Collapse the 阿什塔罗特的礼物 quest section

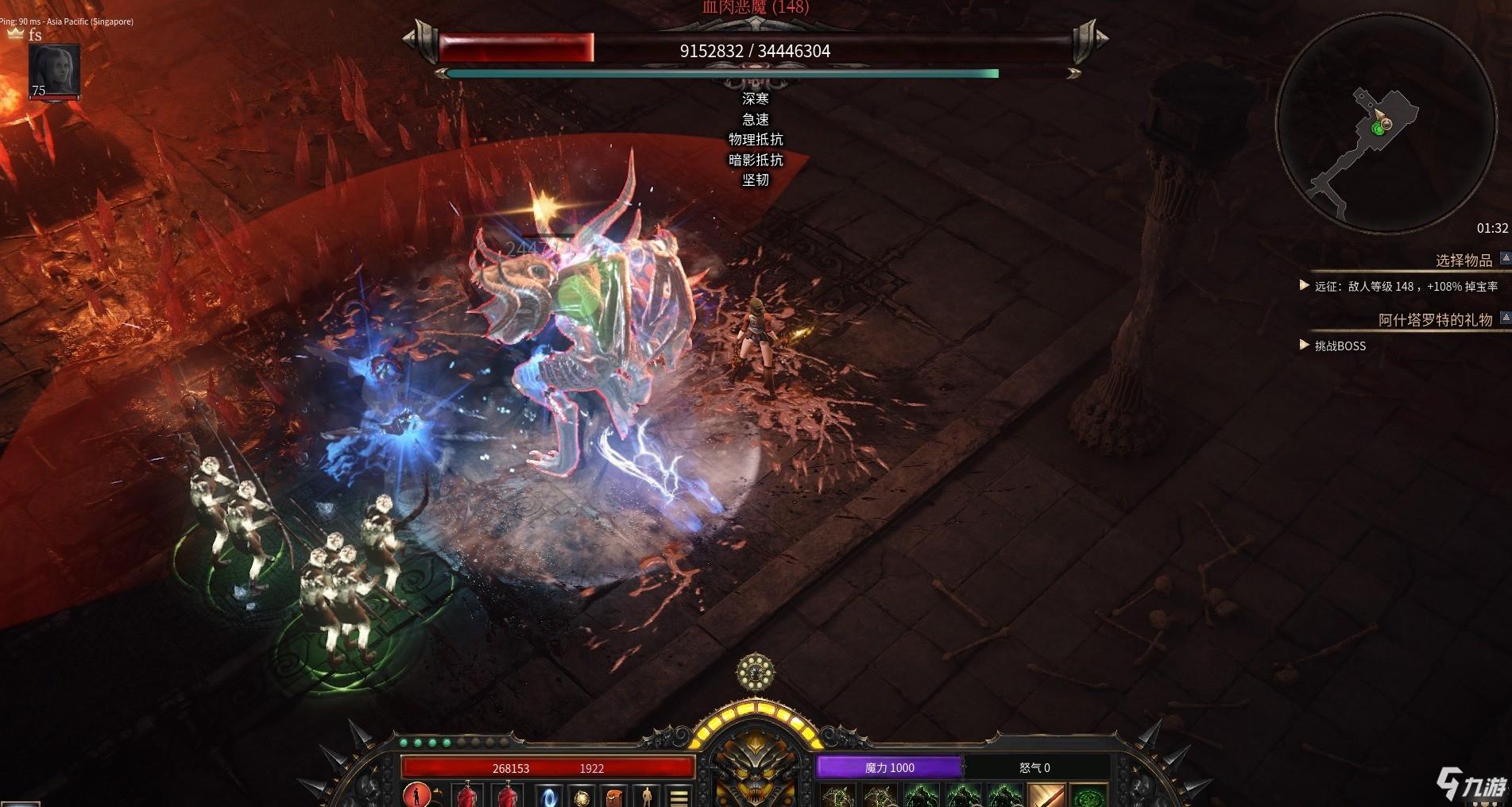coord(1504,319)
